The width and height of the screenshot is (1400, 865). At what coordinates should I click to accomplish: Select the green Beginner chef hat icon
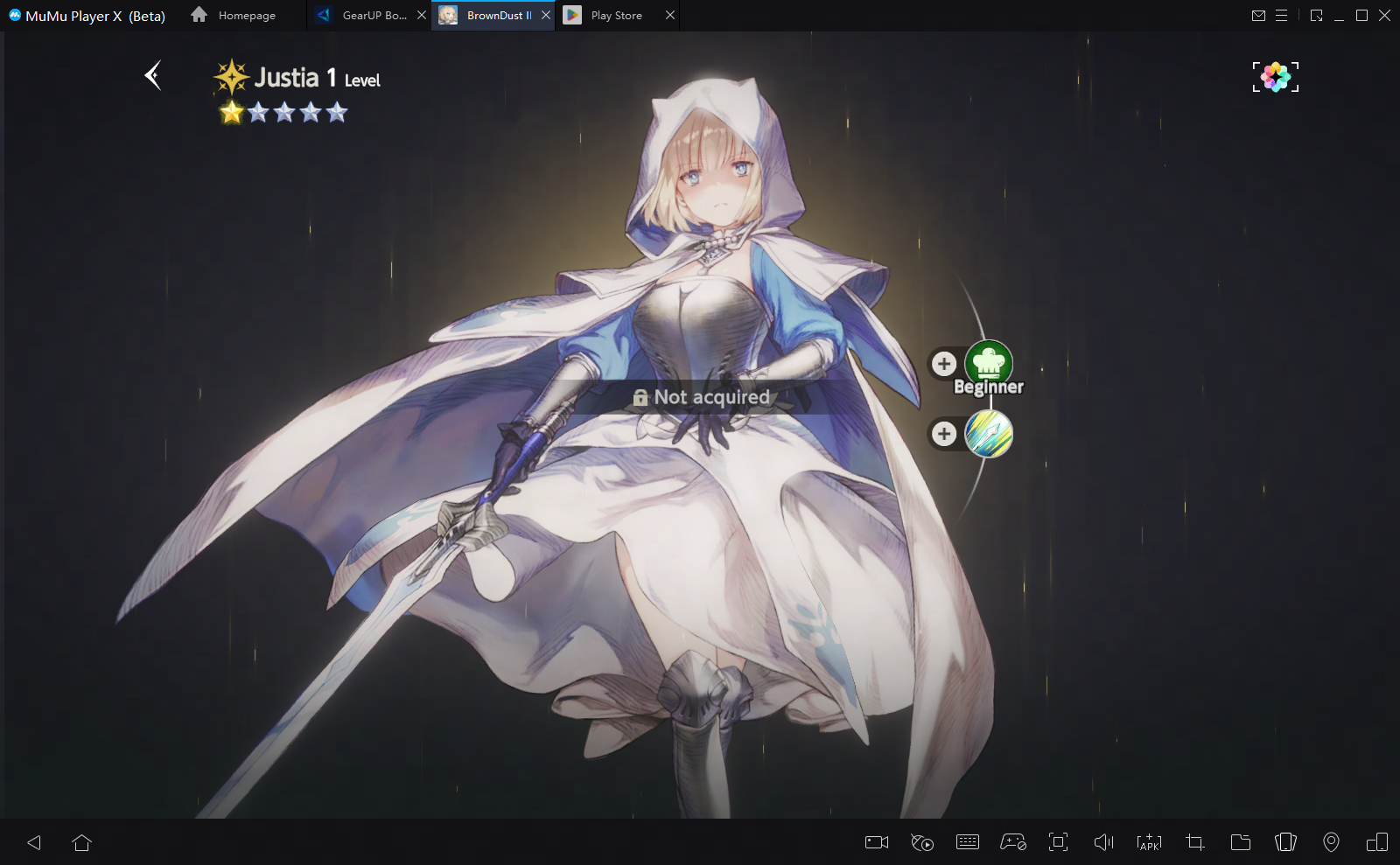tap(989, 363)
